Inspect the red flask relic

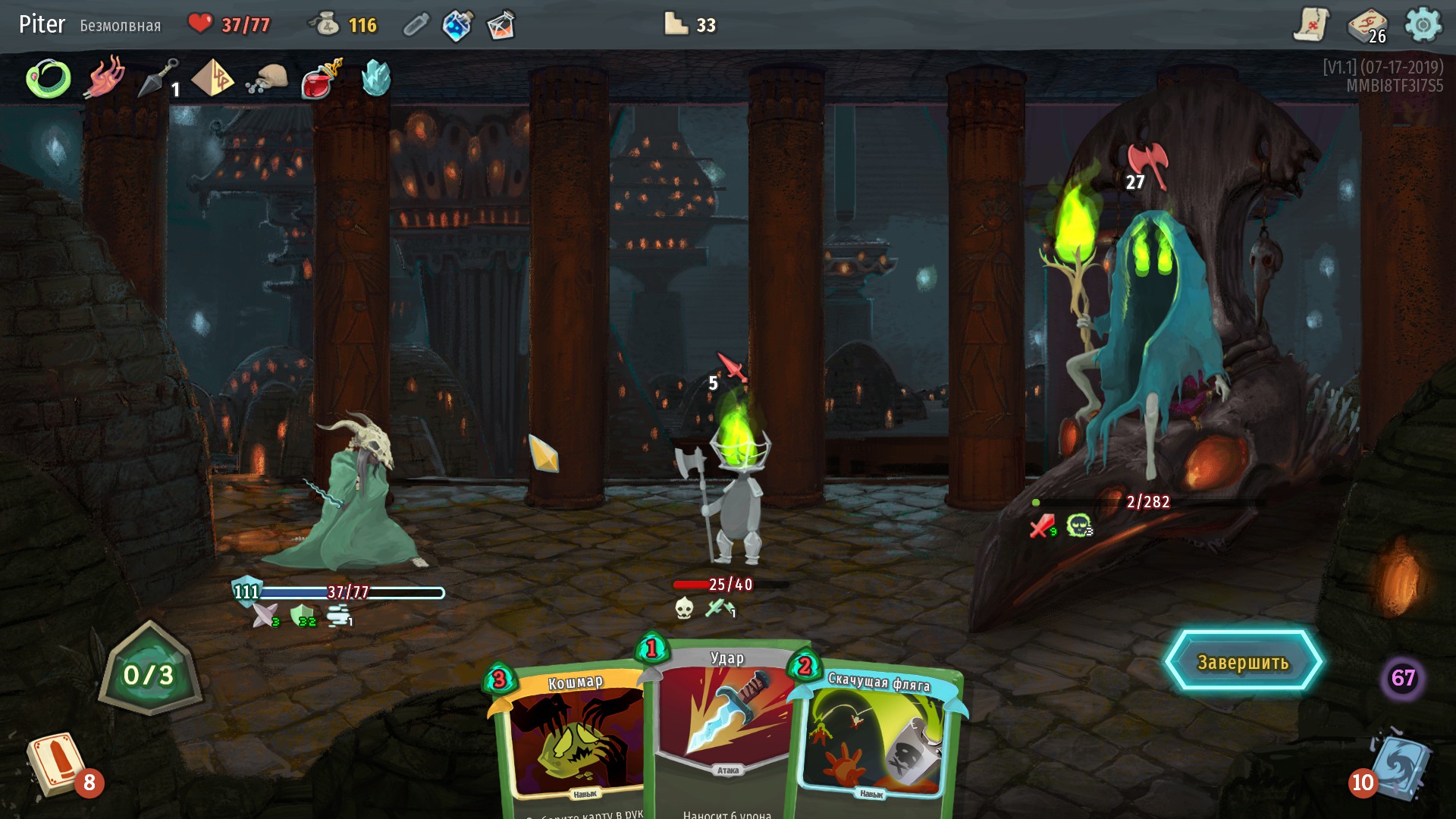pos(322,79)
